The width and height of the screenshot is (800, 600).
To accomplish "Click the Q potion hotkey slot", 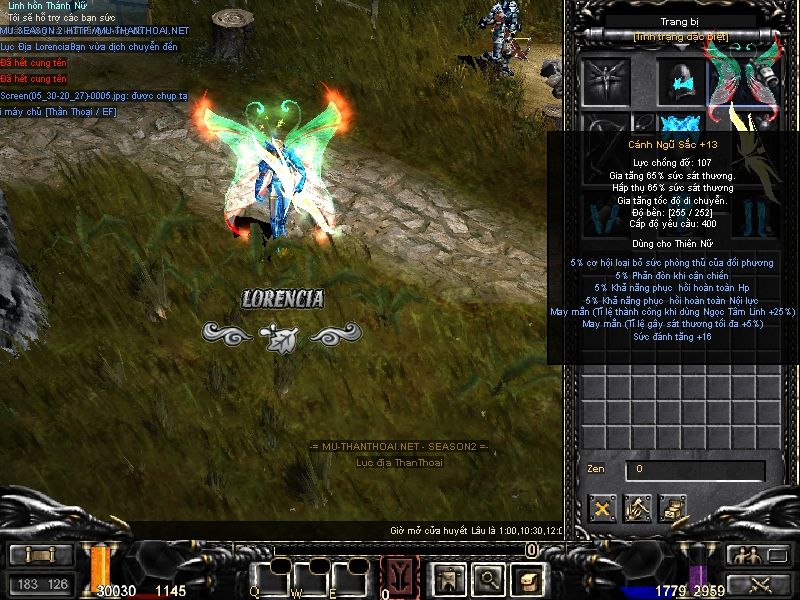I will click(x=270, y=577).
